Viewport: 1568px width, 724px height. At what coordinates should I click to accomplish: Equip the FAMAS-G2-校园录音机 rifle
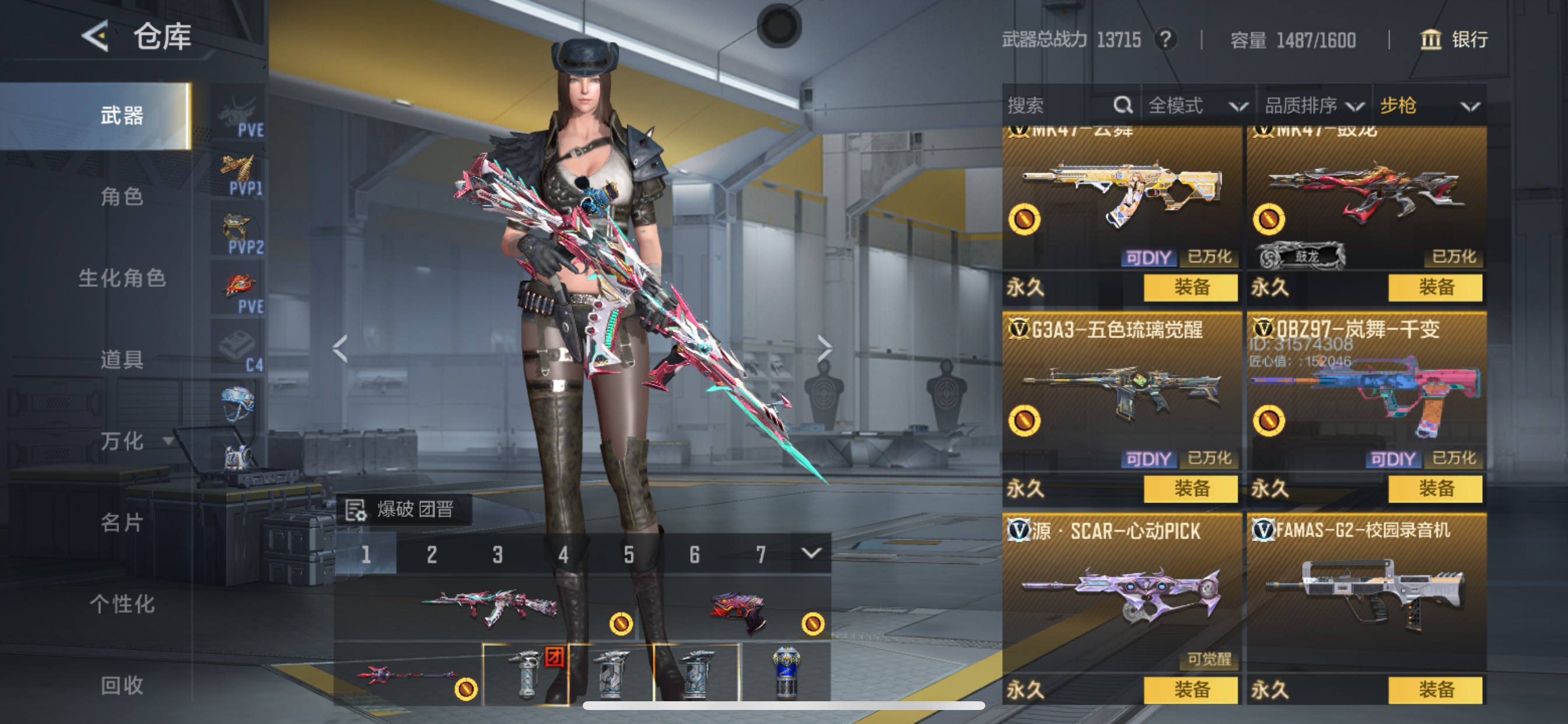point(1436,690)
